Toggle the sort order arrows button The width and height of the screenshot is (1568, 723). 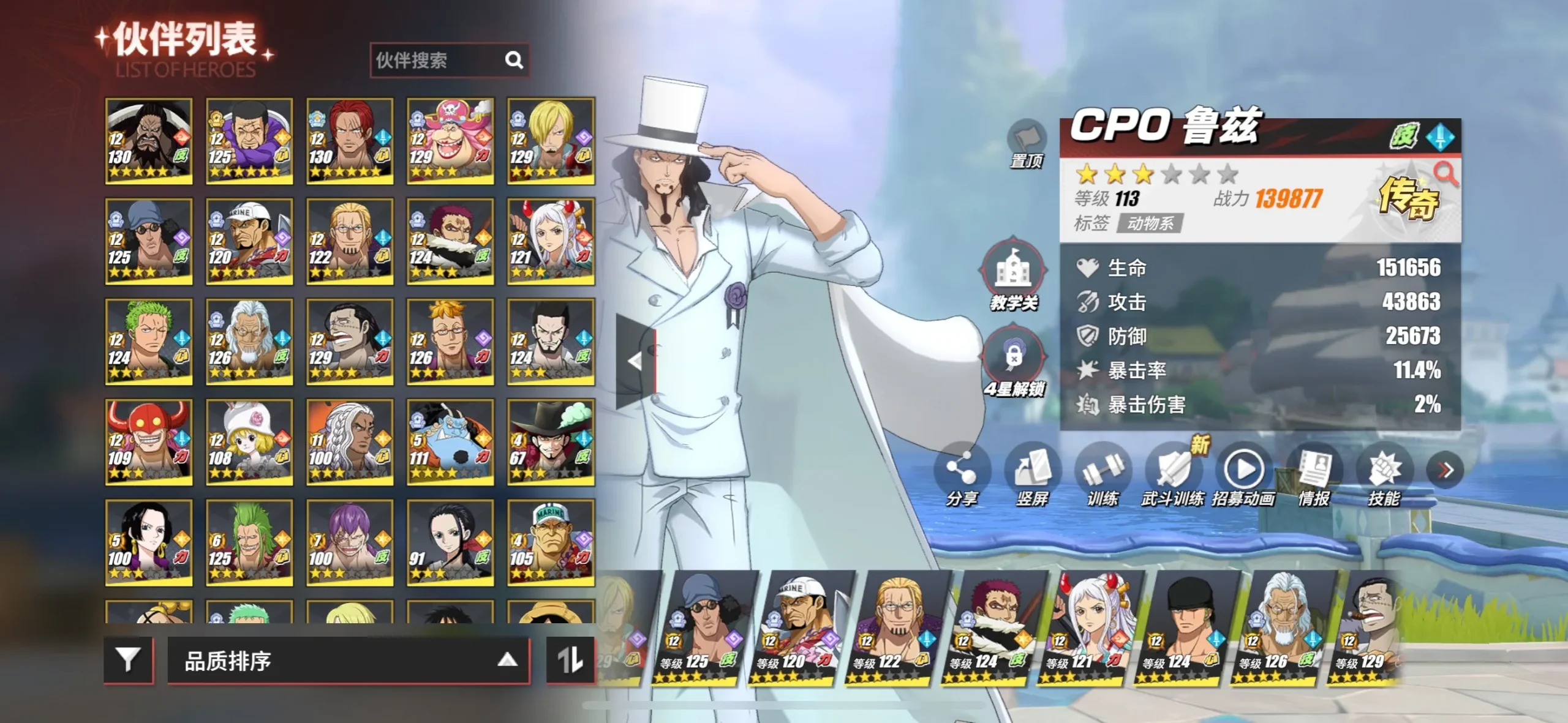pyautogui.click(x=570, y=660)
